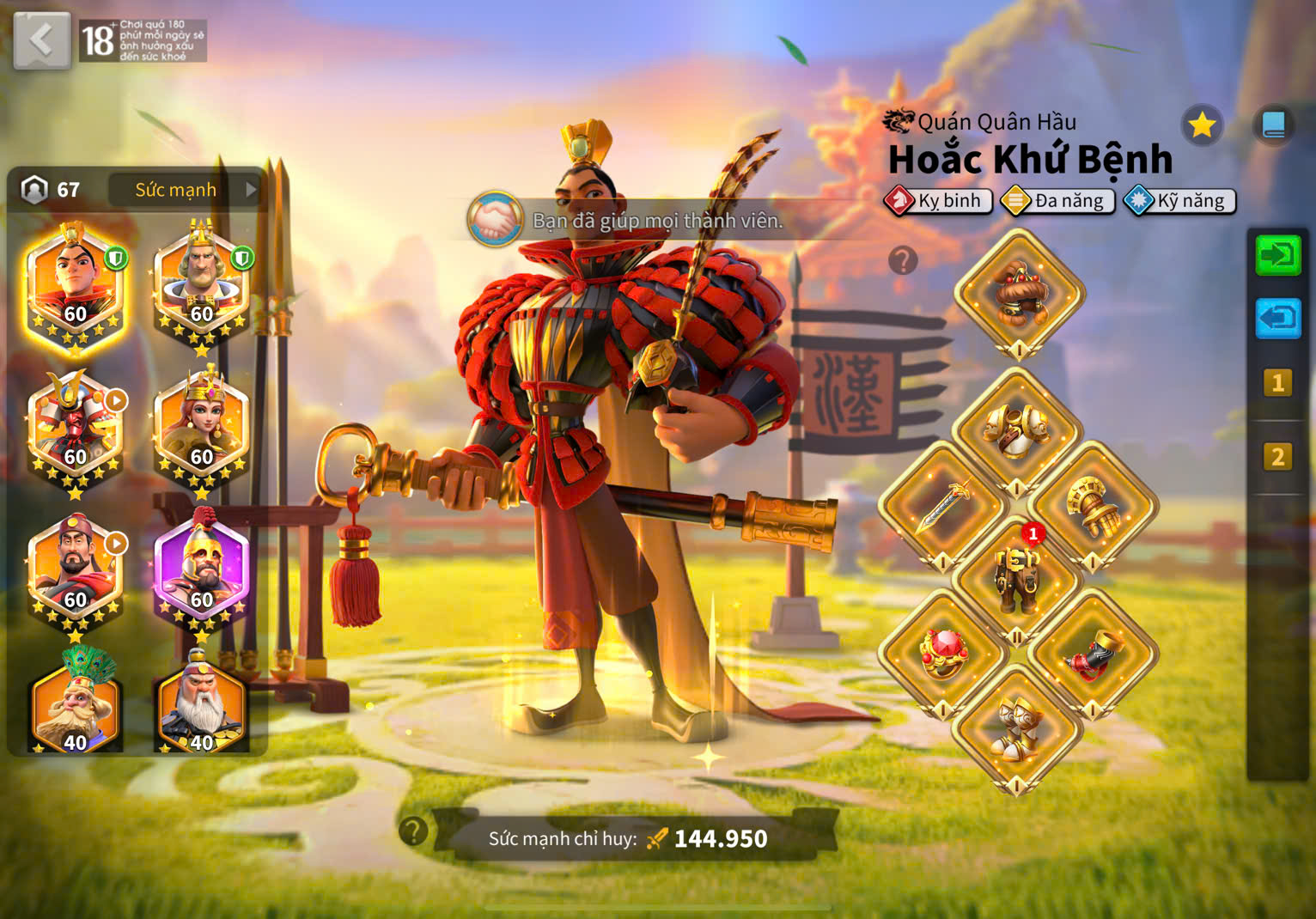Image resolution: width=1316 pixels, height=919 pixels.
Task: Select the samurai commander in red armor
Action: [75, 429]
